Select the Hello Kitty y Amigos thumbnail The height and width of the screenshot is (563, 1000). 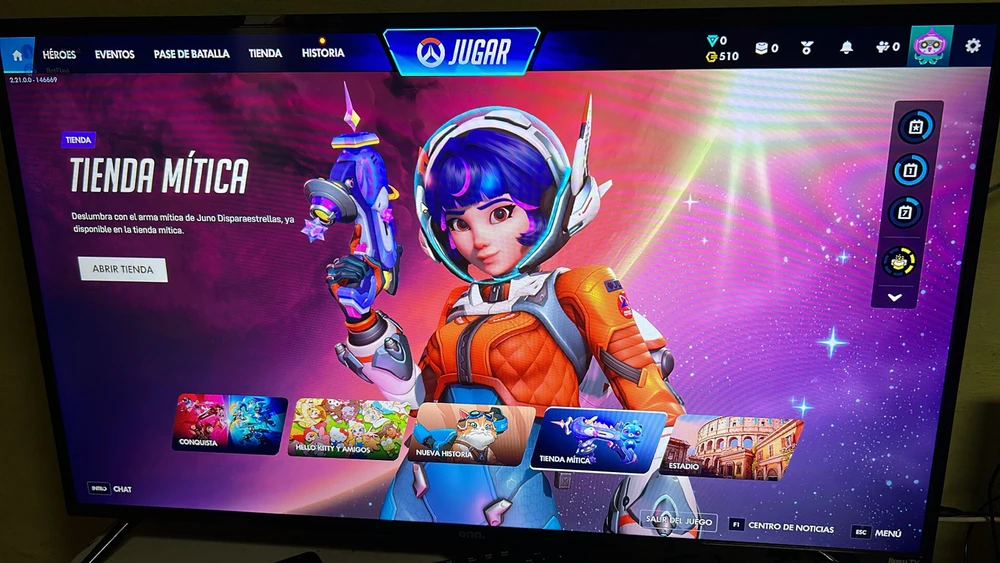click(349, 428)
